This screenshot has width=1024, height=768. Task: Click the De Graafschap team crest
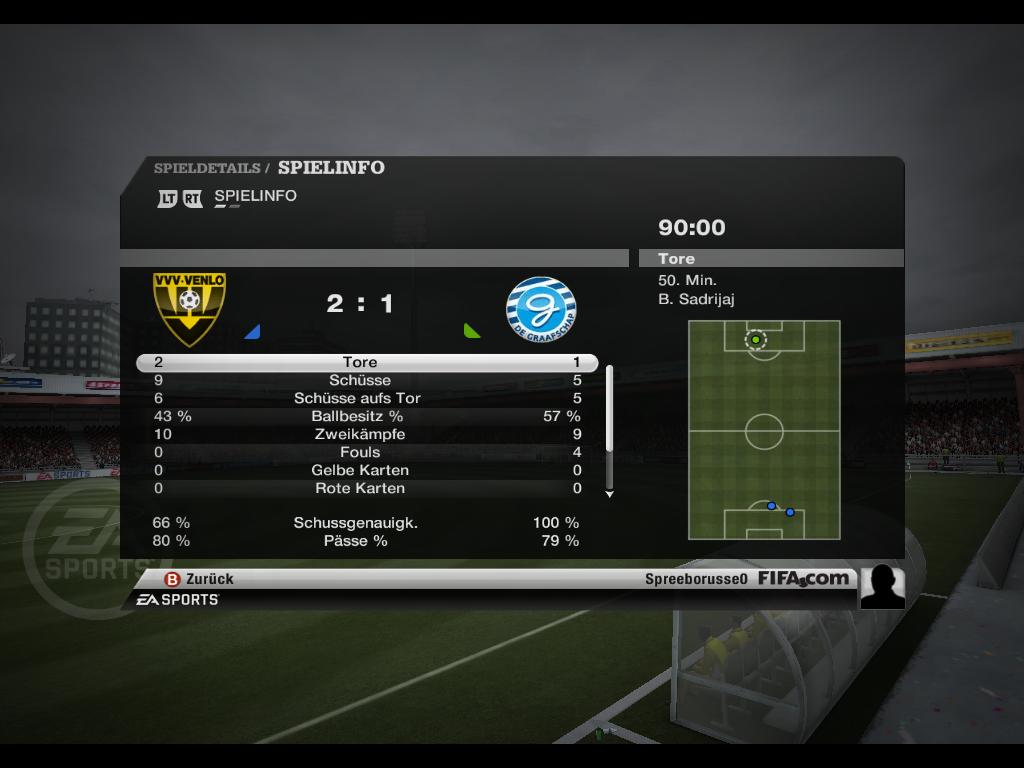541,309
